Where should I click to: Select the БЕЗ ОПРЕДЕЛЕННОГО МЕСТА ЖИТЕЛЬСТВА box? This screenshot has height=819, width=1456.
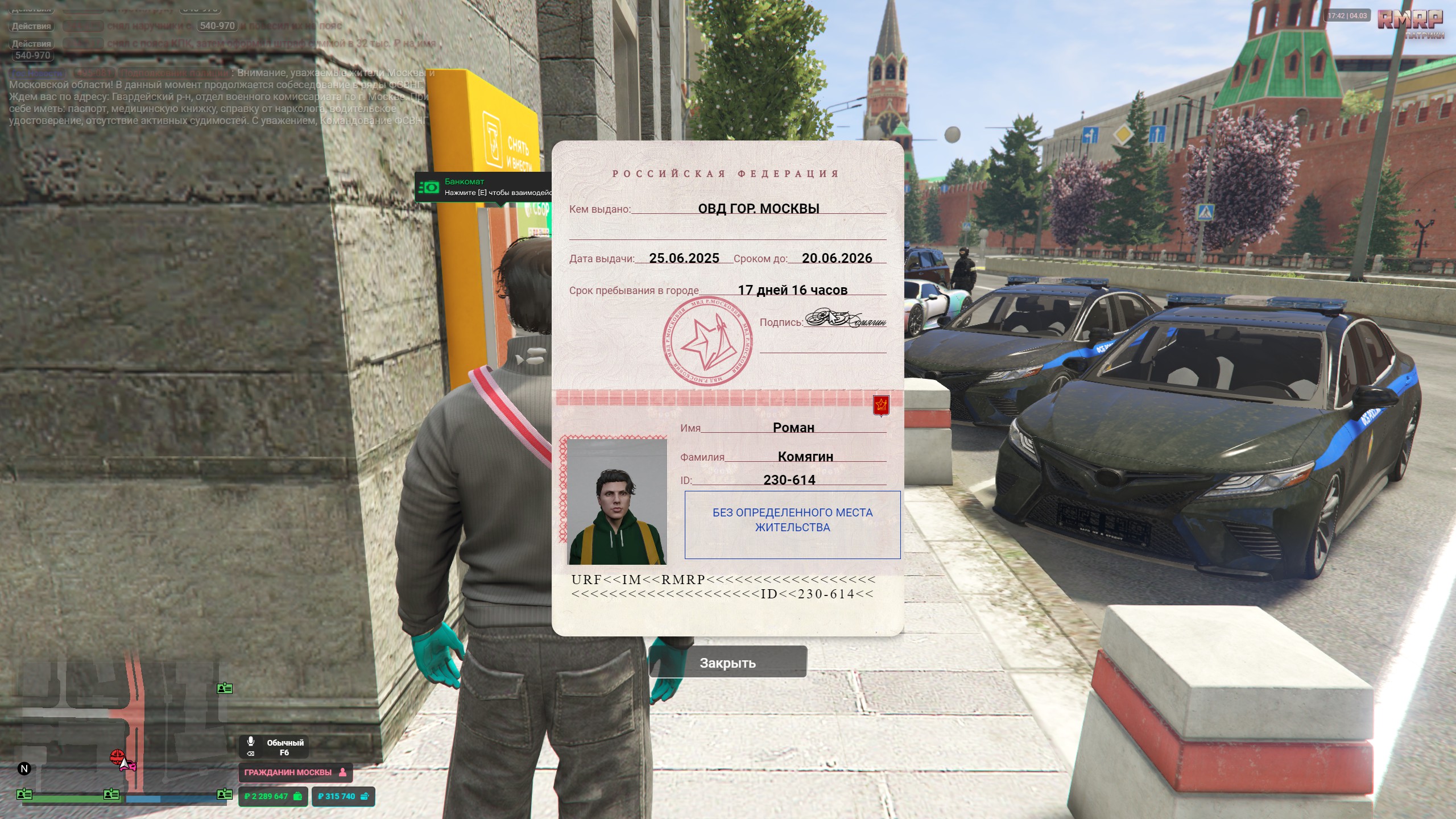tap(792, 524)
